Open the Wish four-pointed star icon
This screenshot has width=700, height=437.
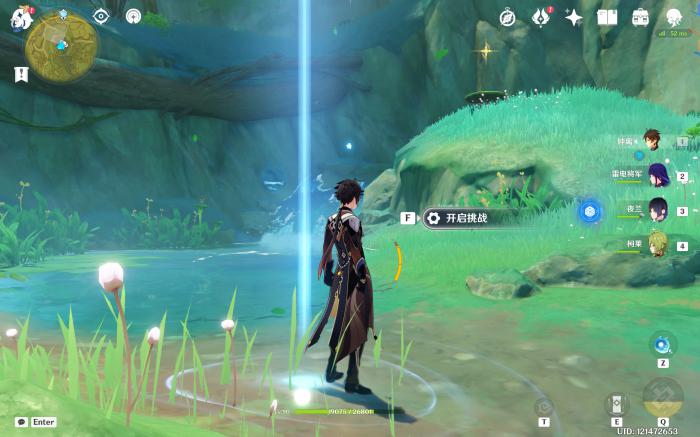(574, 17)
